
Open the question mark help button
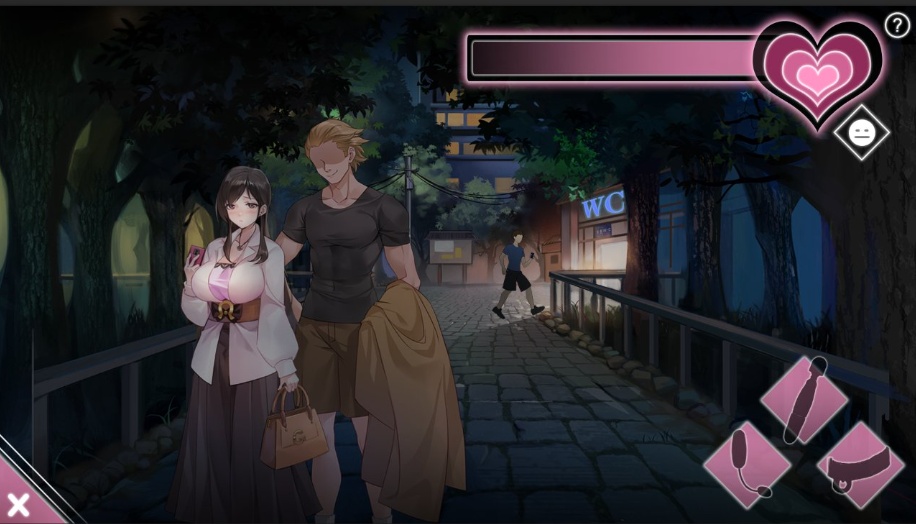pos(897,26)
